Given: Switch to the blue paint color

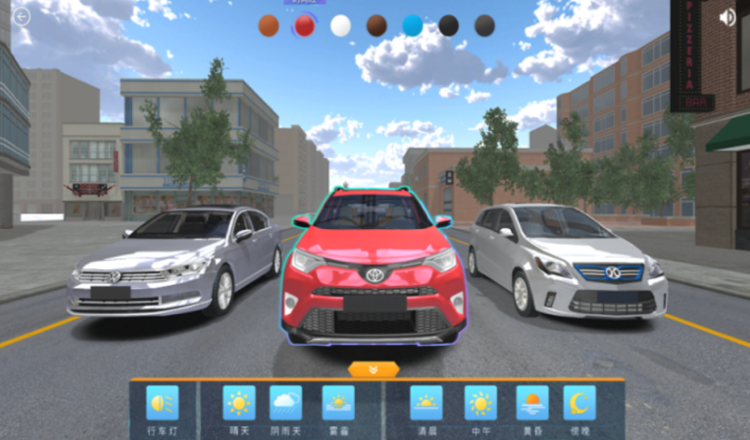Looking at the screenshot, I should (x=413, y=26).
